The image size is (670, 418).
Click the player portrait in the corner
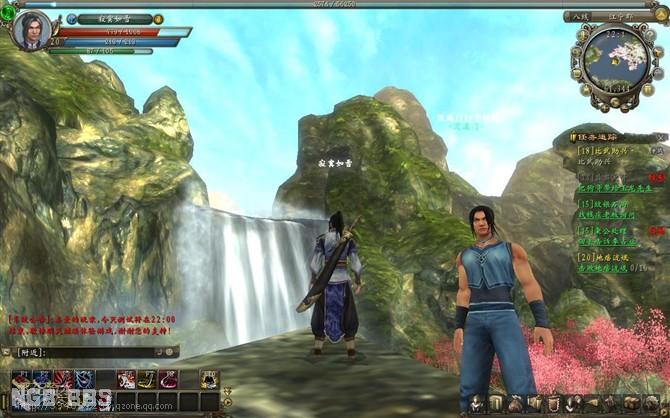tap(31, 30)
